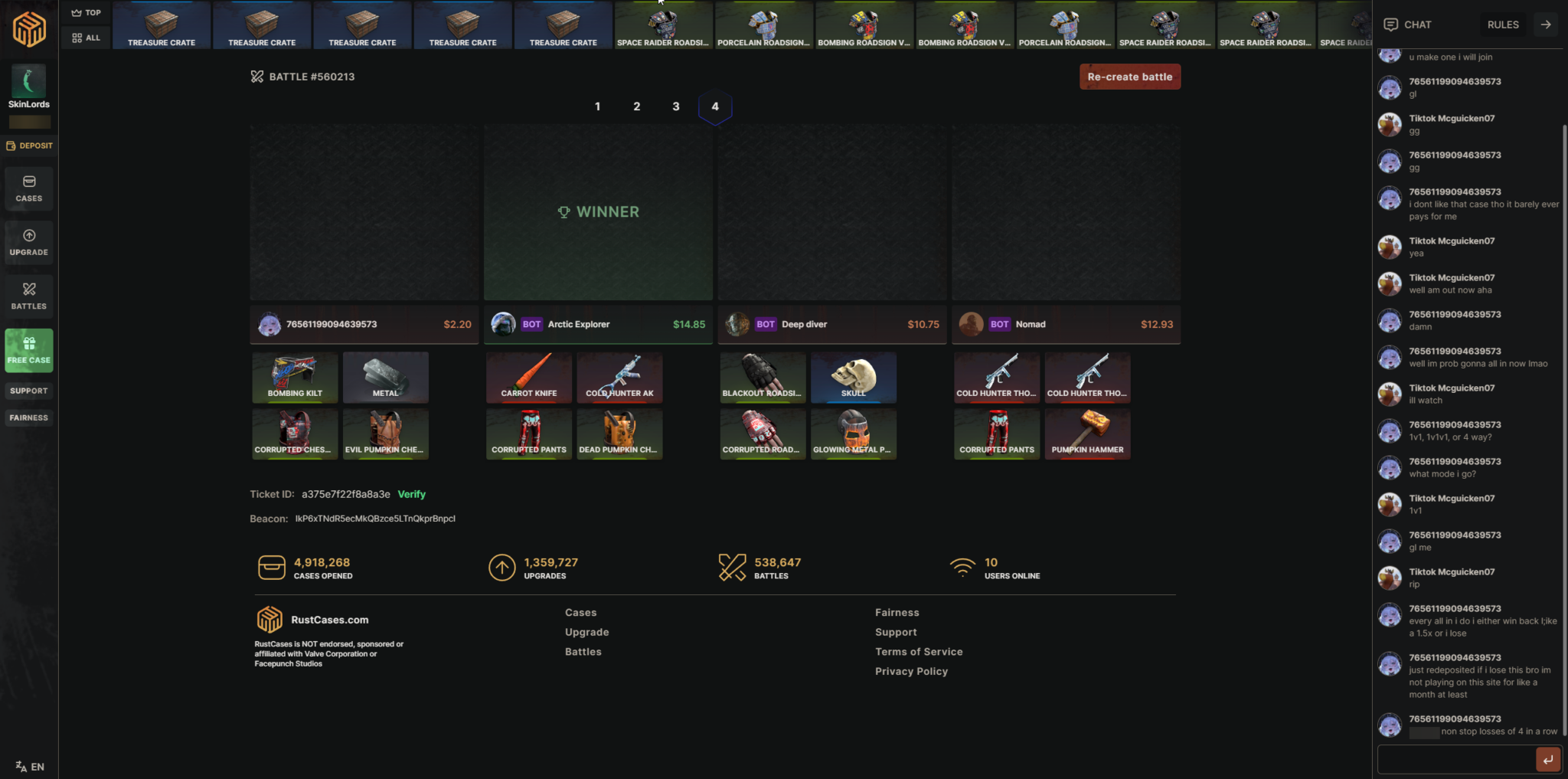Select the Upgrade sidebar icon
1568x779 pixels.
(28, 242)
